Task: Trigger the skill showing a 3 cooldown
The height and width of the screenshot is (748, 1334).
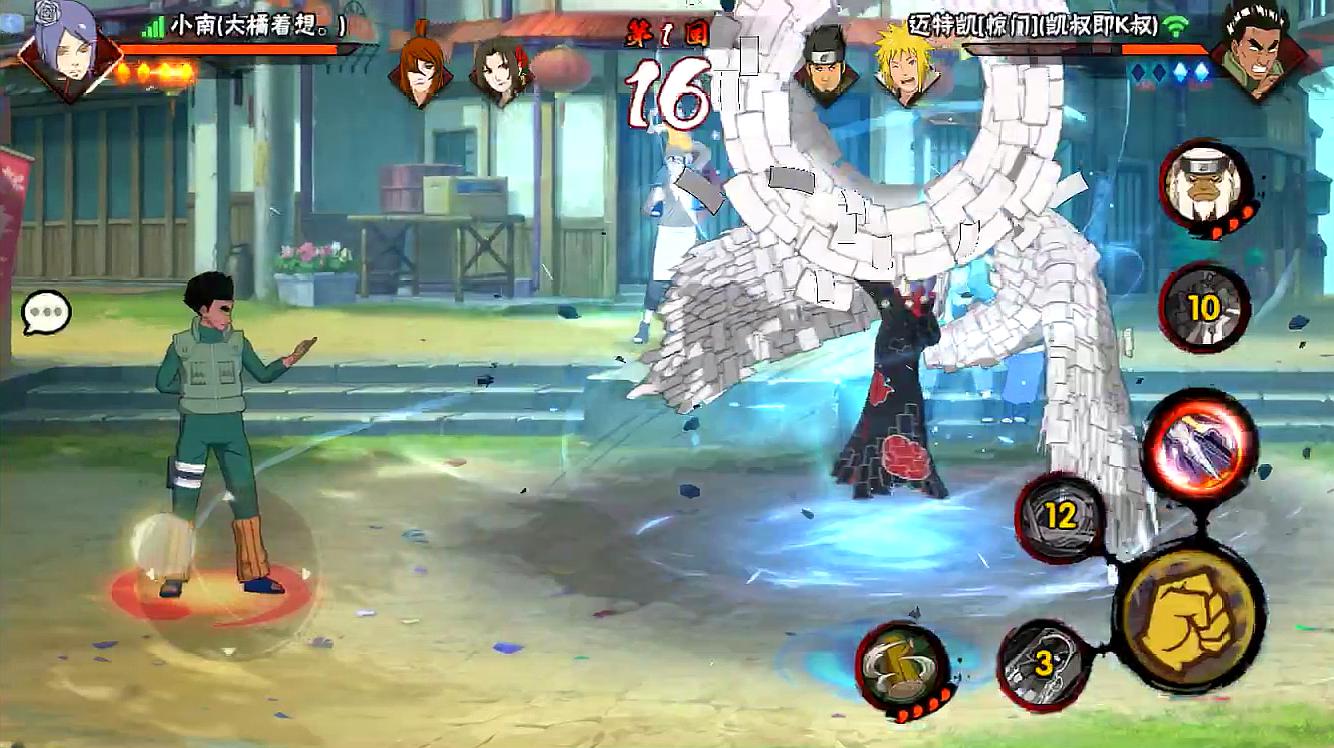Action: [x=1045, y=664]
